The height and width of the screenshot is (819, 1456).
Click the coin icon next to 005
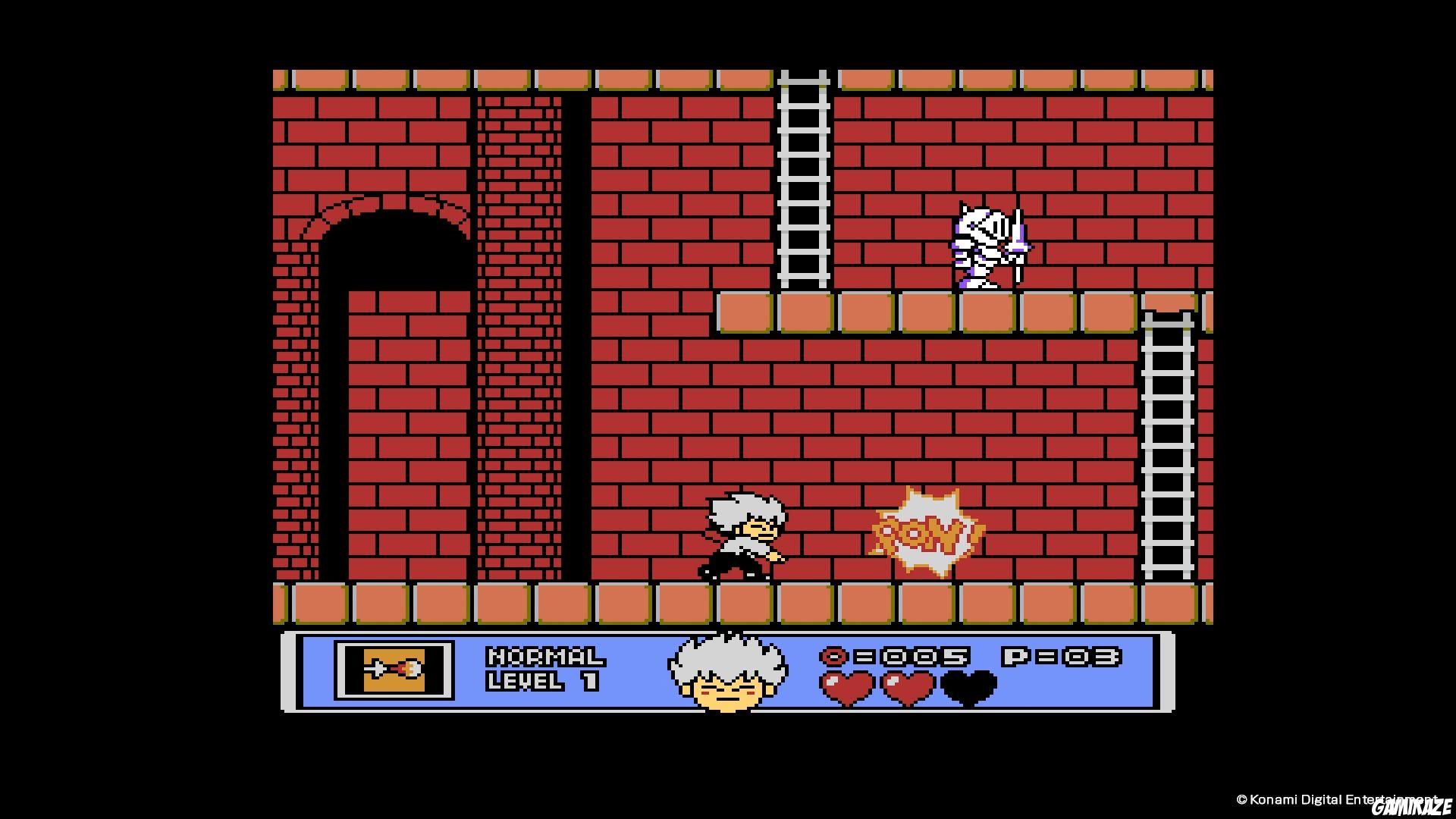836,658
